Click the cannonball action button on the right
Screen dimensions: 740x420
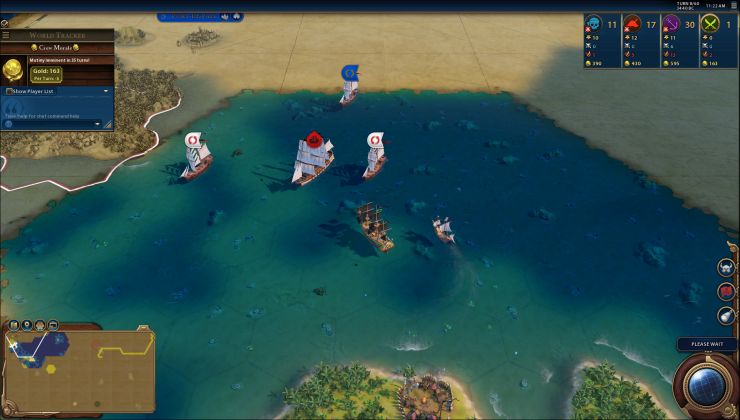pyautogui.click(x=727, y=316)
